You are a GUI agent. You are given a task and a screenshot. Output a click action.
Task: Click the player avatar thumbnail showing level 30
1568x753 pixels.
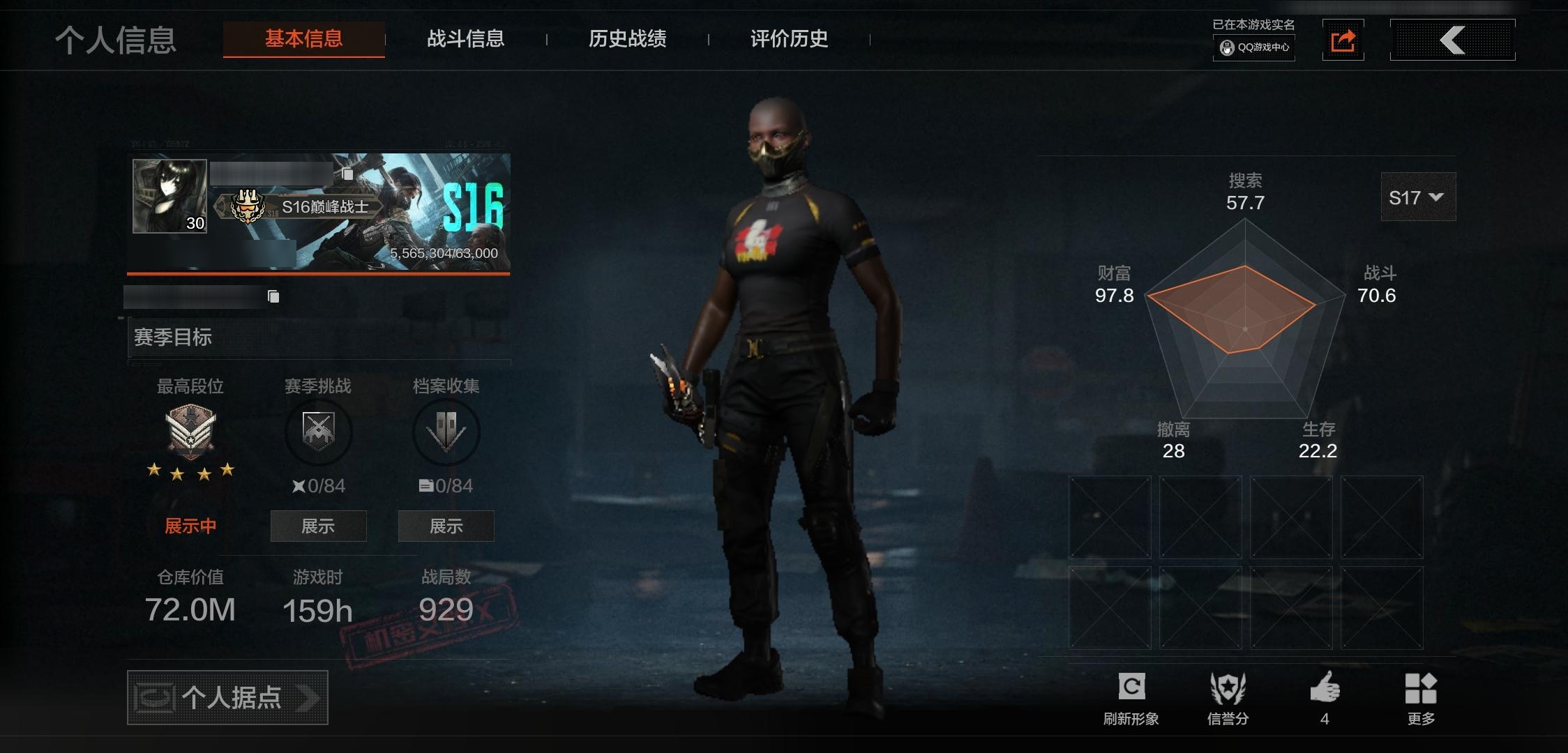point(169,195)
